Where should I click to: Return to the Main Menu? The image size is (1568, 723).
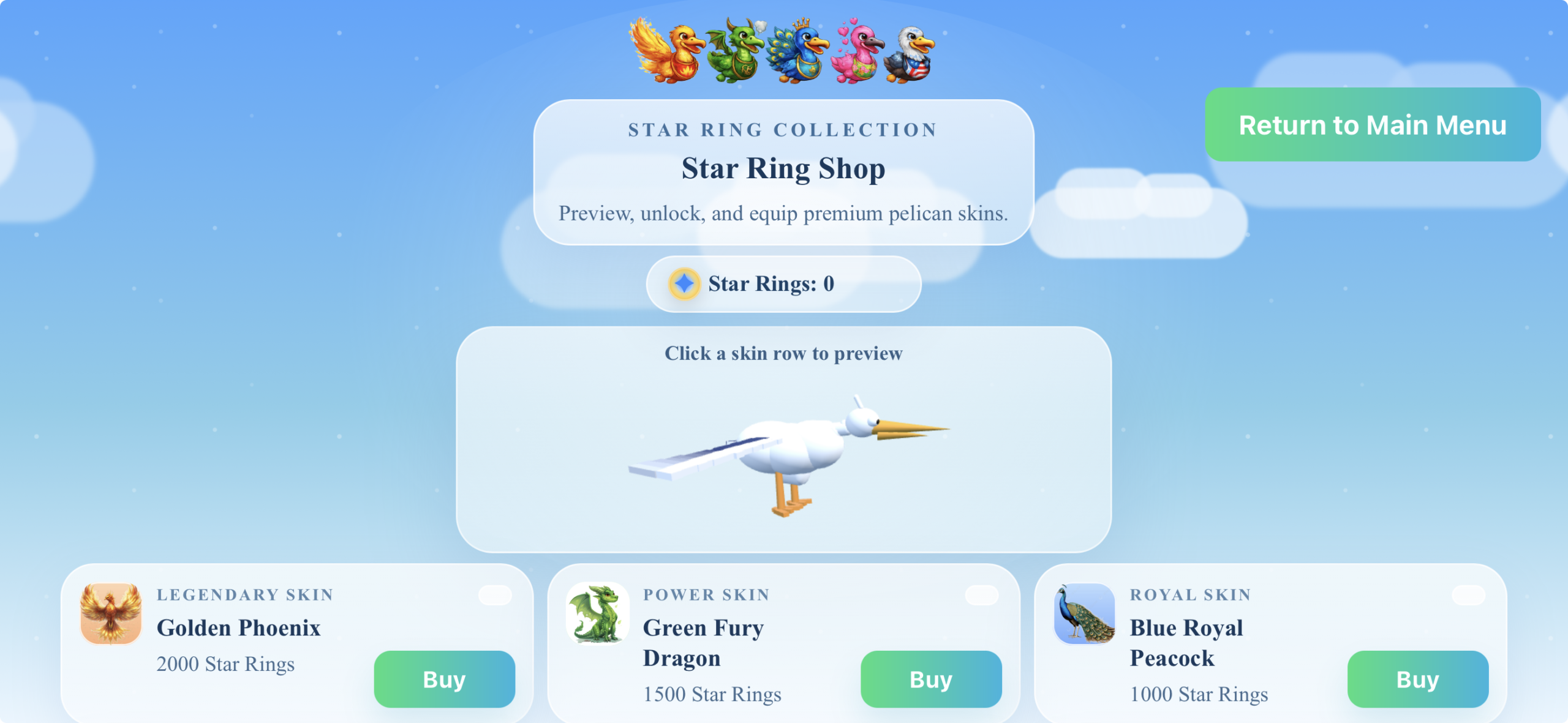pos(1372,125)
